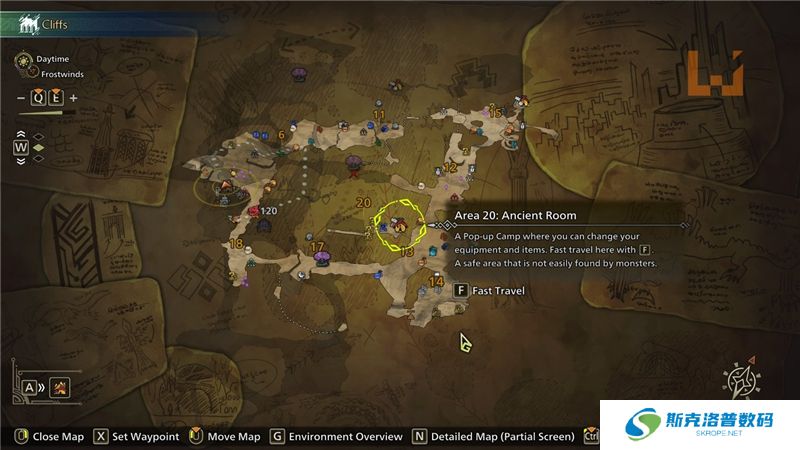The image size is (800, 450).
Task: Select the Area 18 number on map
Action: click(x=236, y=244)
